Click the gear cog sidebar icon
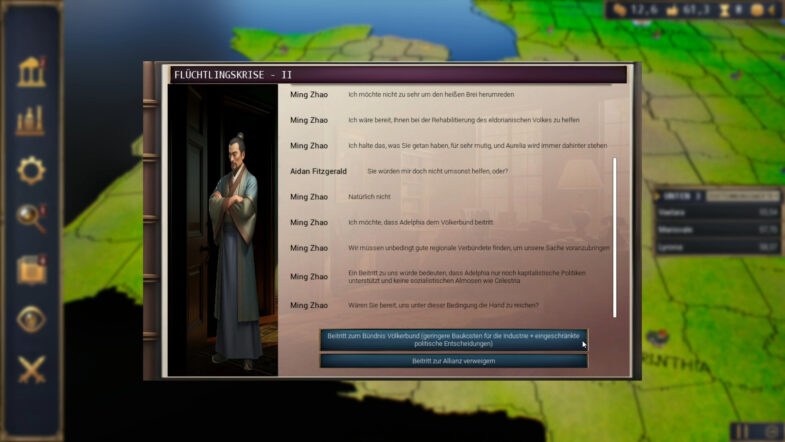This screenshot has width=785, height=442. tap(31, 170)
